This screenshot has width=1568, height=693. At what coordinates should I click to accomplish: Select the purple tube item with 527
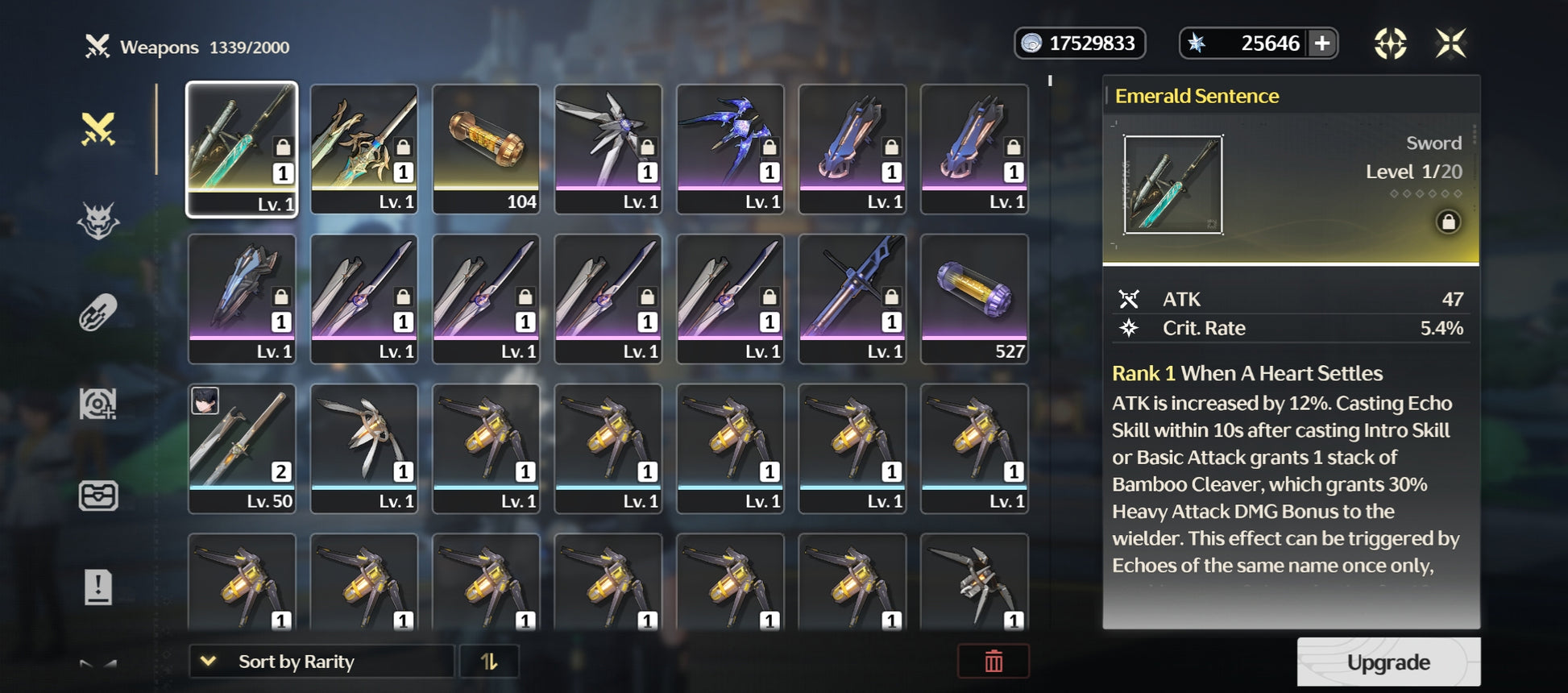pos(974,299)
